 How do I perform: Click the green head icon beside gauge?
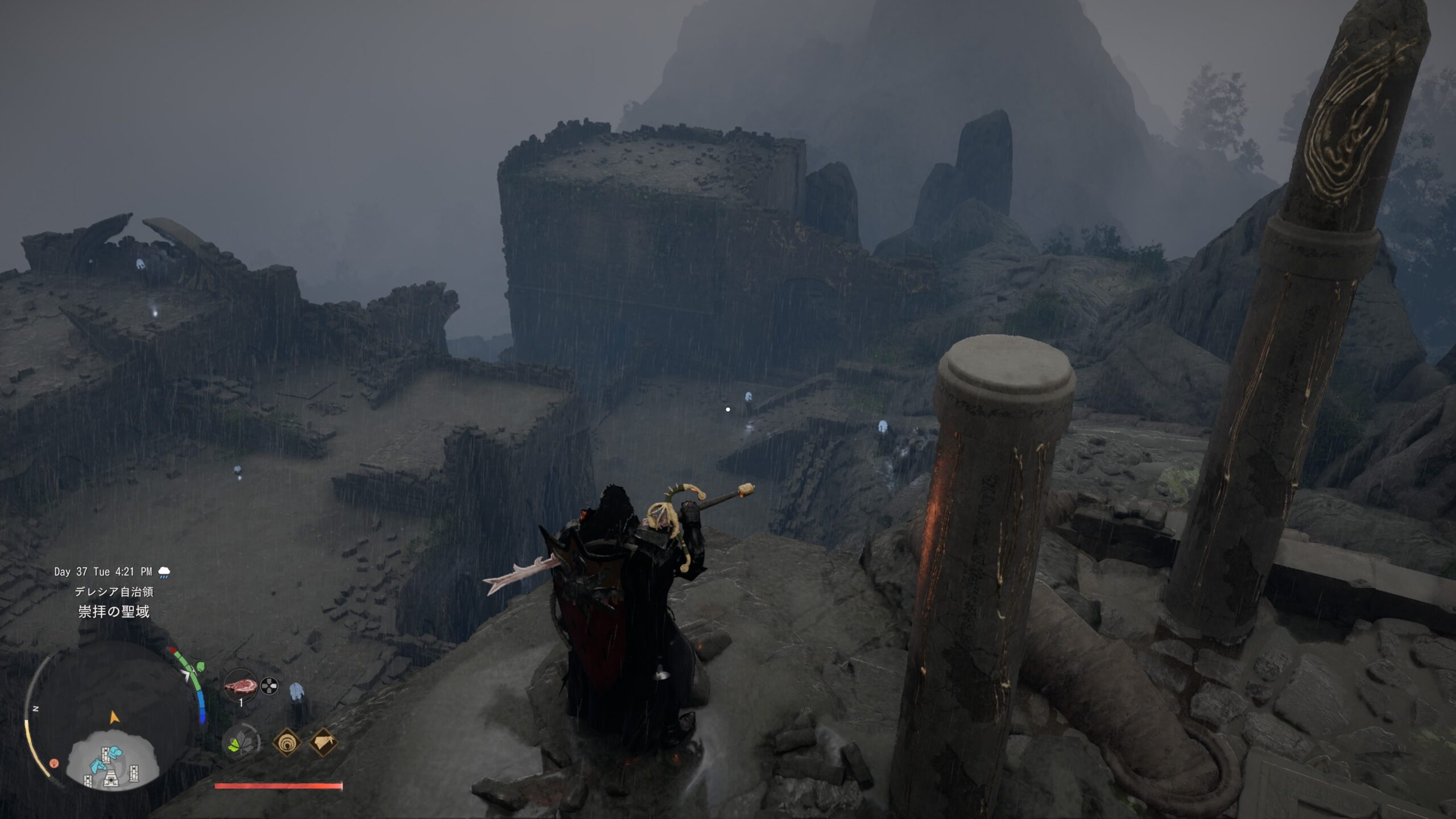click(200, 667)
